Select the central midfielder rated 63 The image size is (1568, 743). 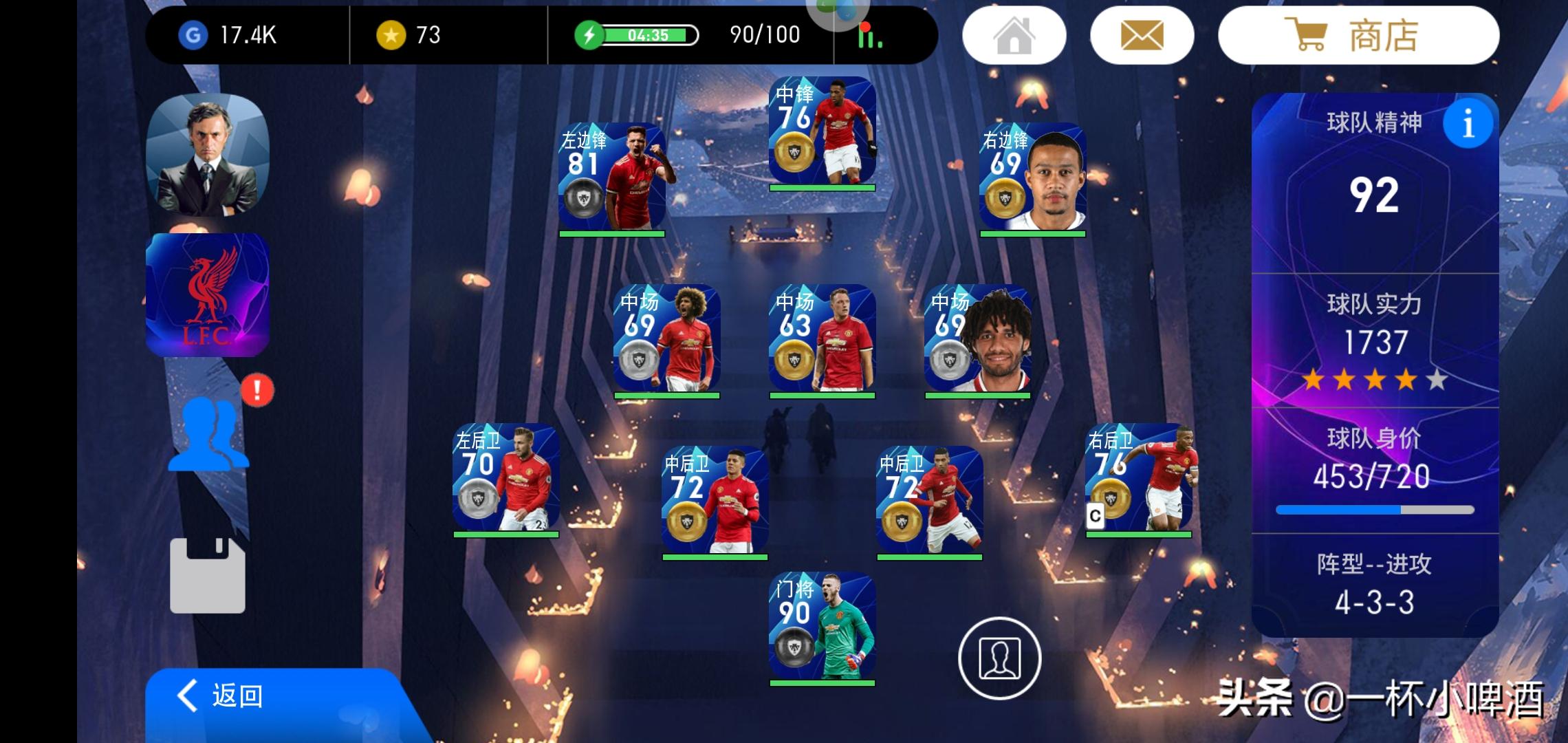822,338
